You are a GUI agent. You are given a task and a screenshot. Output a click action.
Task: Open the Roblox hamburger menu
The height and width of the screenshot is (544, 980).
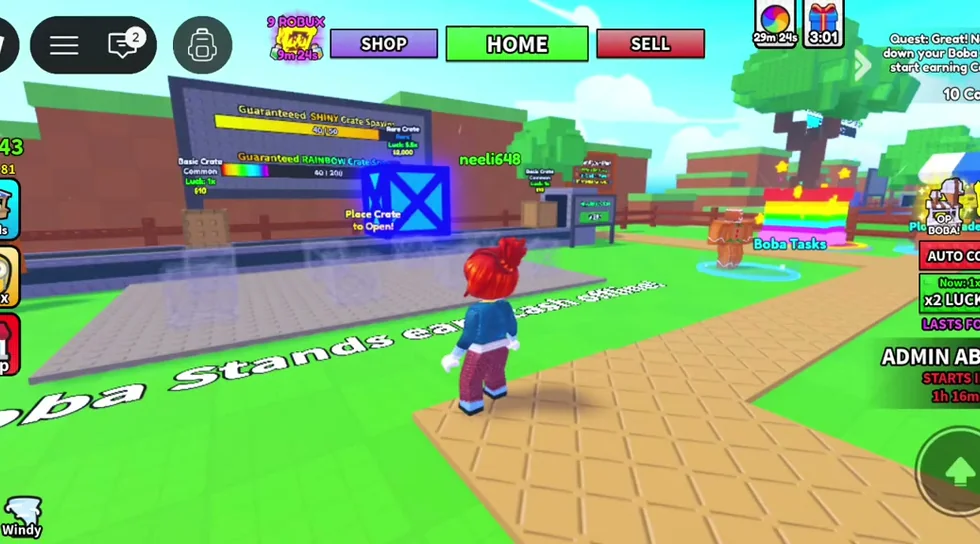click(x=64, y=45)
